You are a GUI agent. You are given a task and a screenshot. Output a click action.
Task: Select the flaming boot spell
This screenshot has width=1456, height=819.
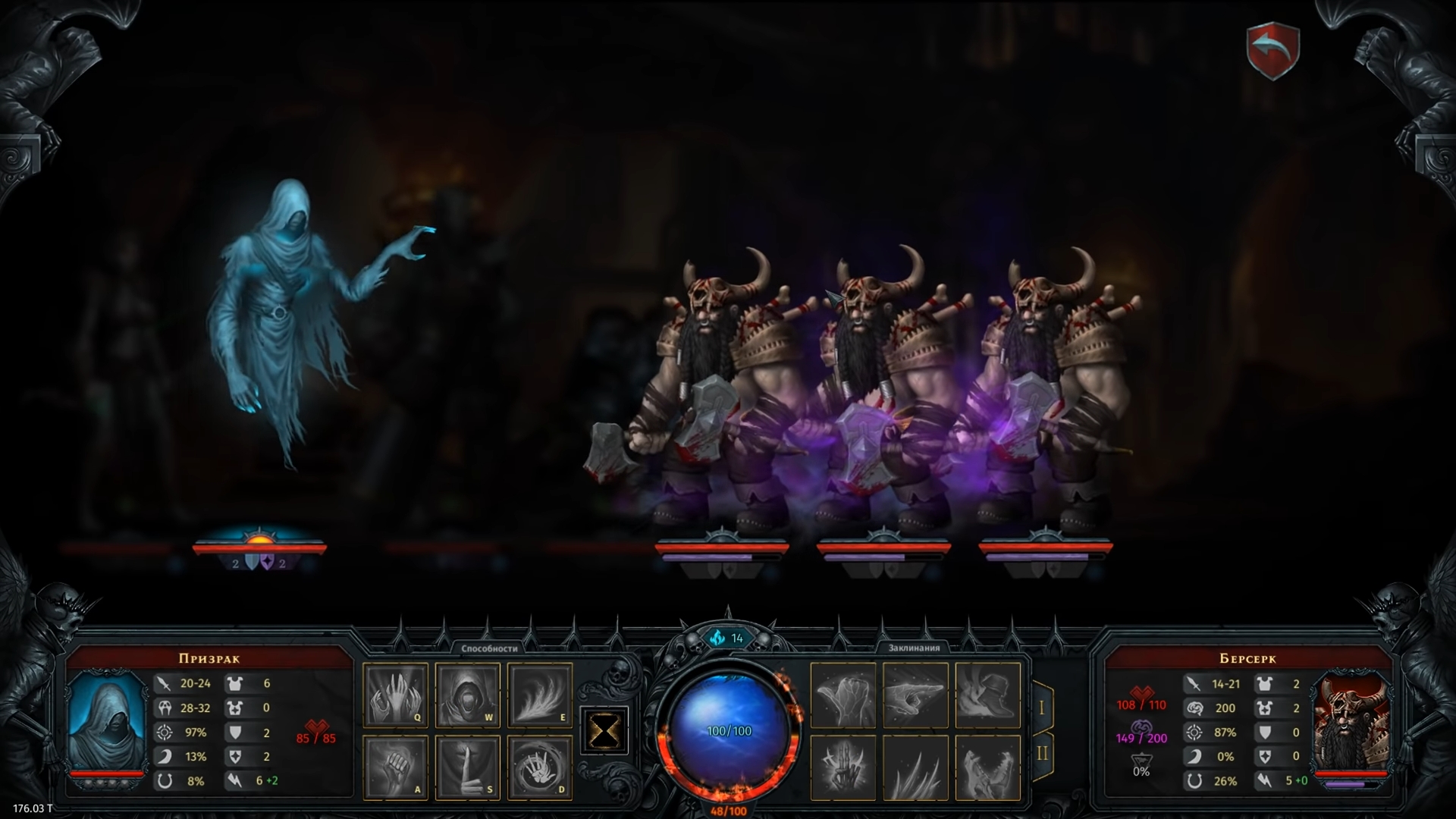[x=987, y=695]
